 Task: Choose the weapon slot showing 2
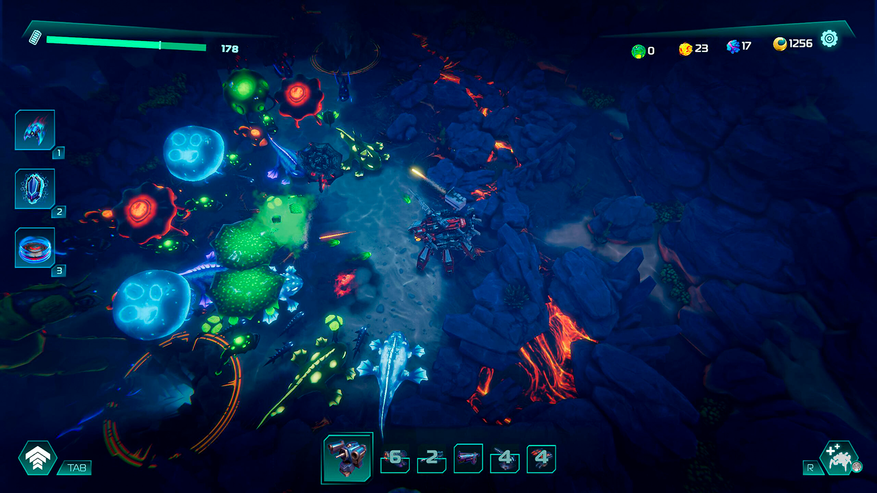(432, 459)
